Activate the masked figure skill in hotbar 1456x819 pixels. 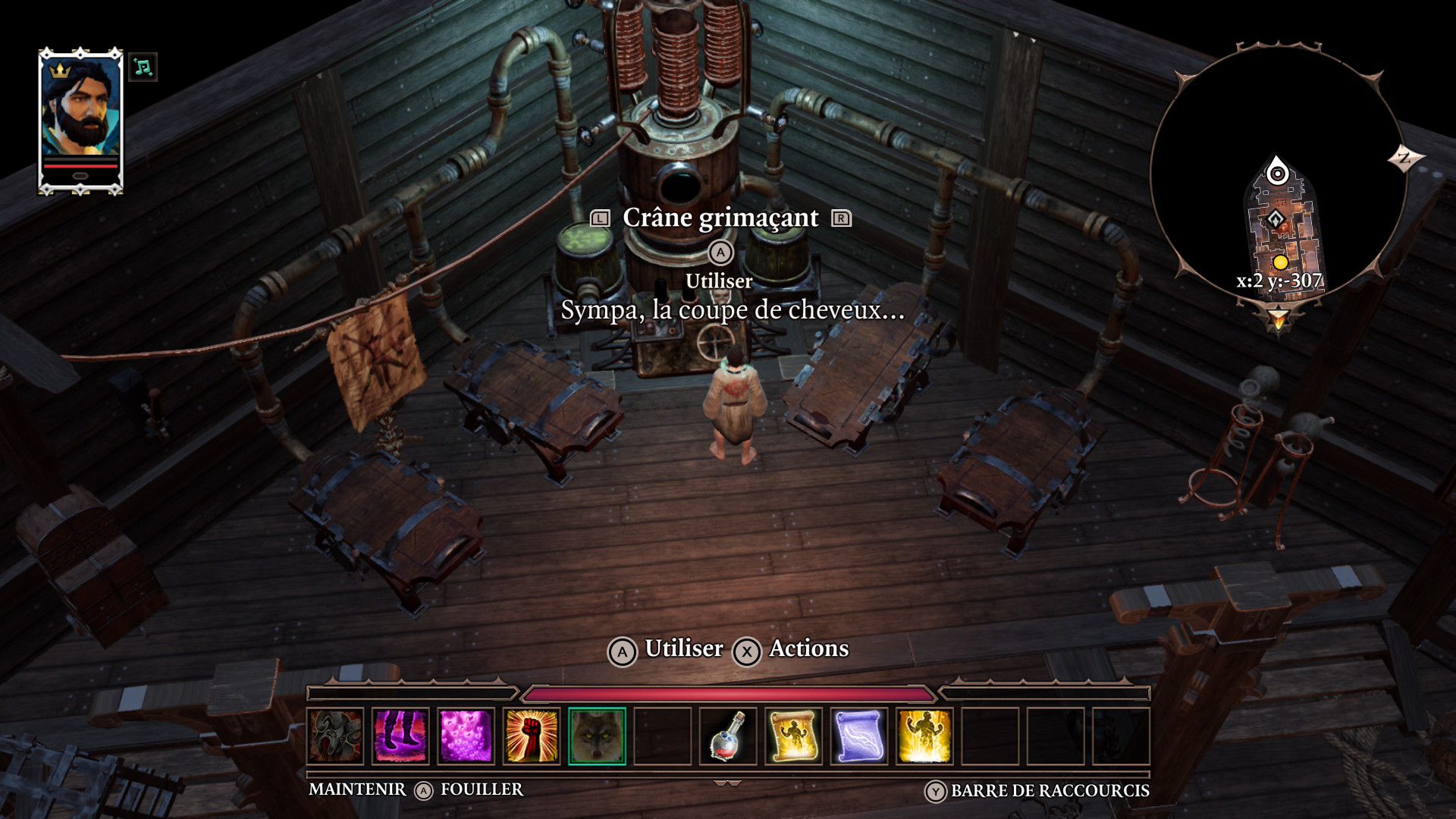click(x=336, y=736)
